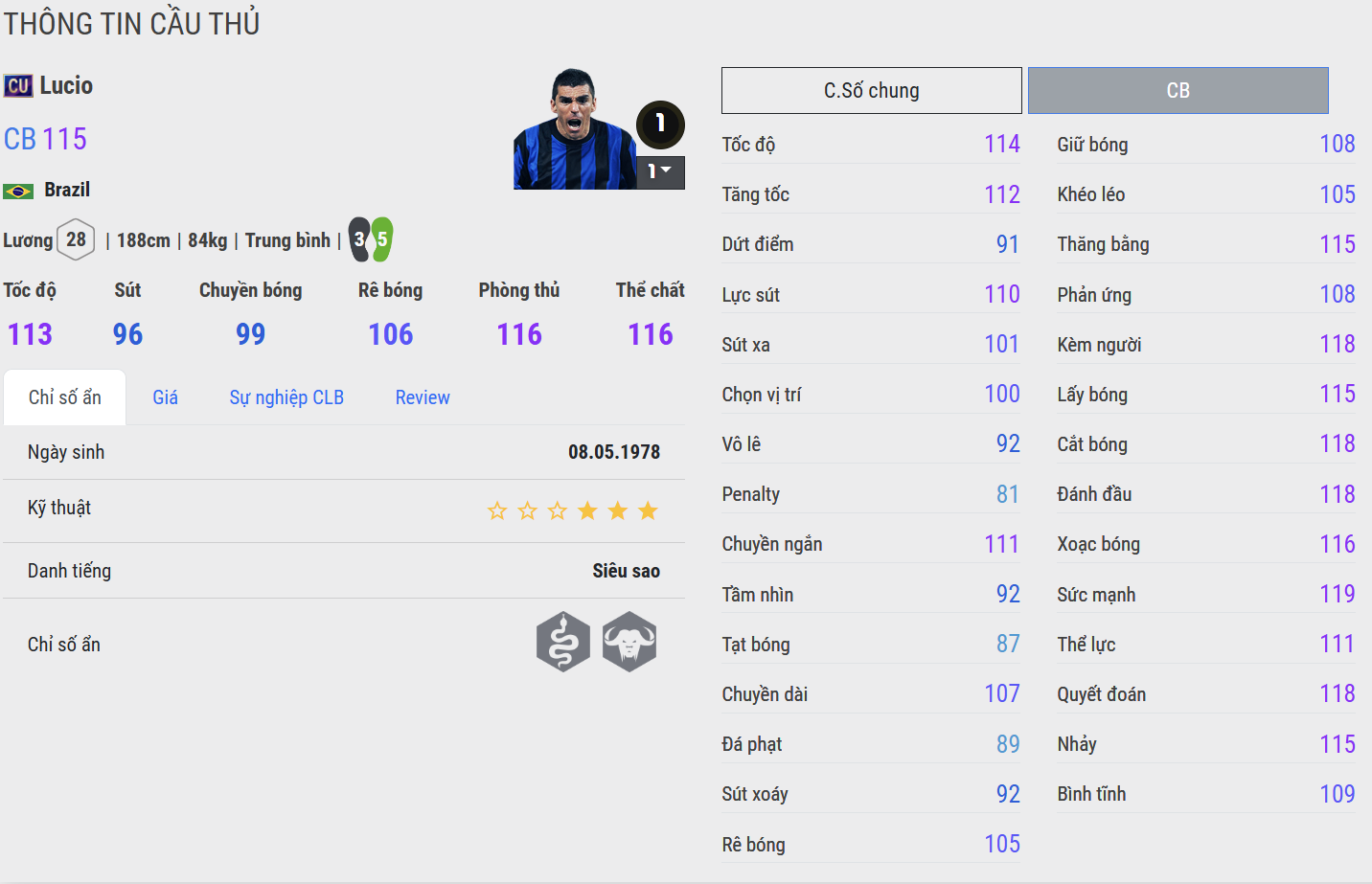Image resolution: width=1372 pixels, height=884 pixels.
Task: Switch to the C.Số chung stats tab
Action: tap(871, 91)
